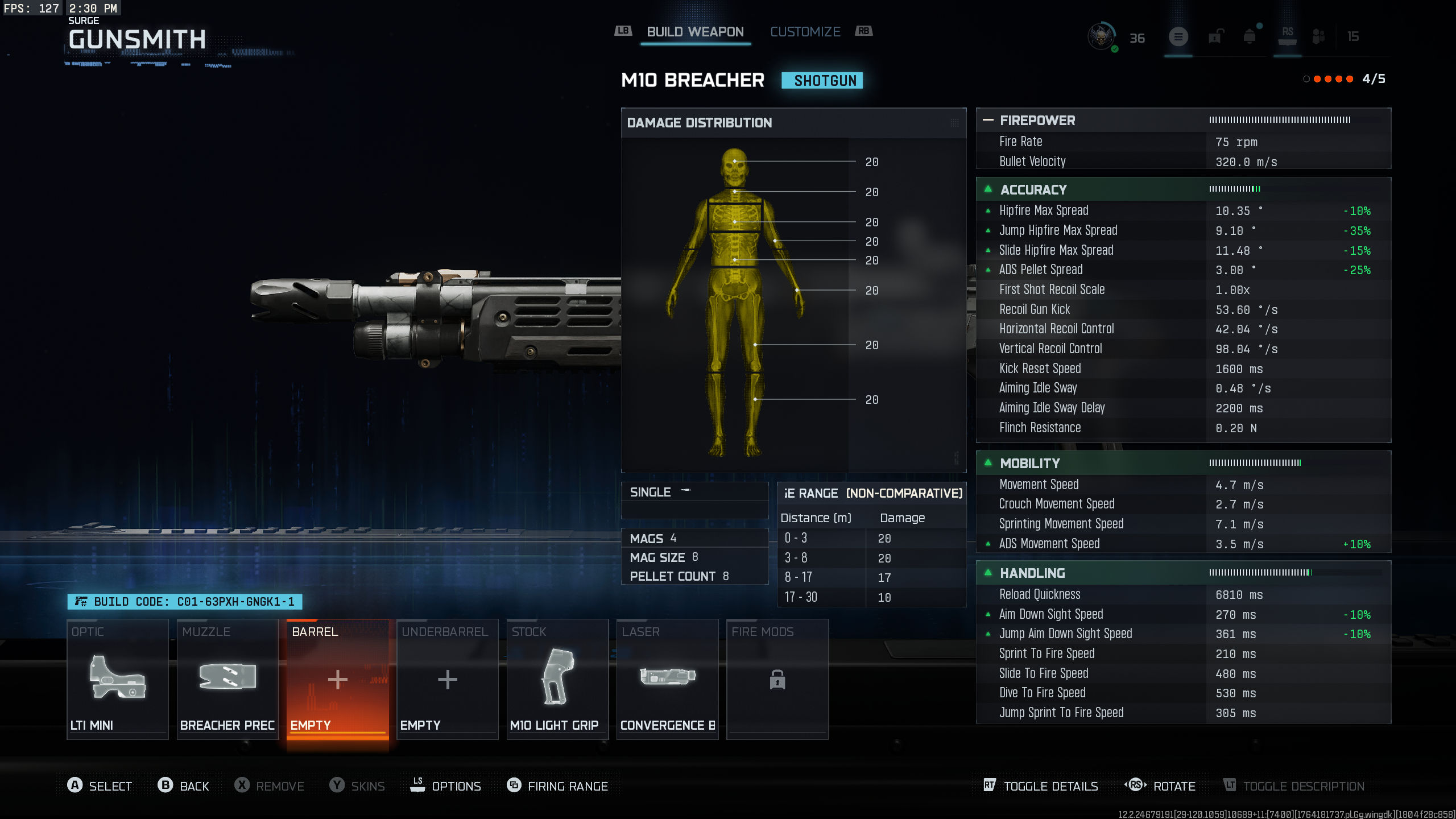The height and width of the screenshot is (819, 1456).
Task: Select the Build Weapon tab
Action: (x=694, y=31)
